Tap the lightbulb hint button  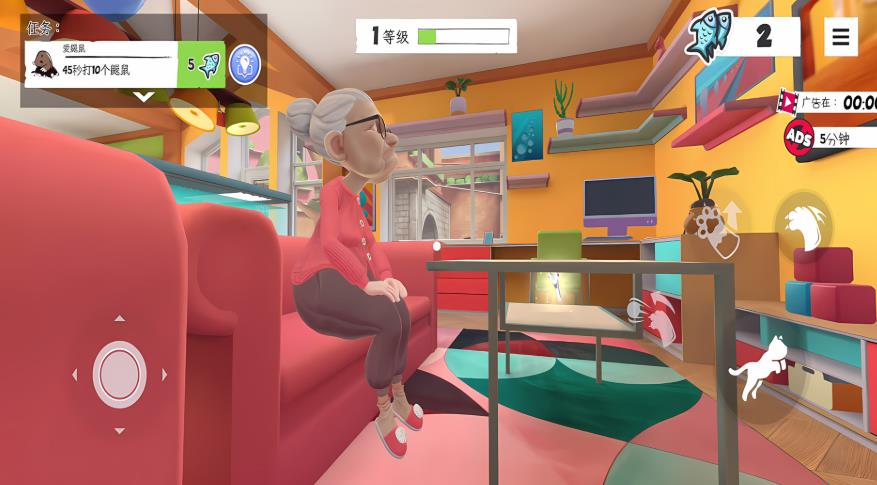pos(244,64)
